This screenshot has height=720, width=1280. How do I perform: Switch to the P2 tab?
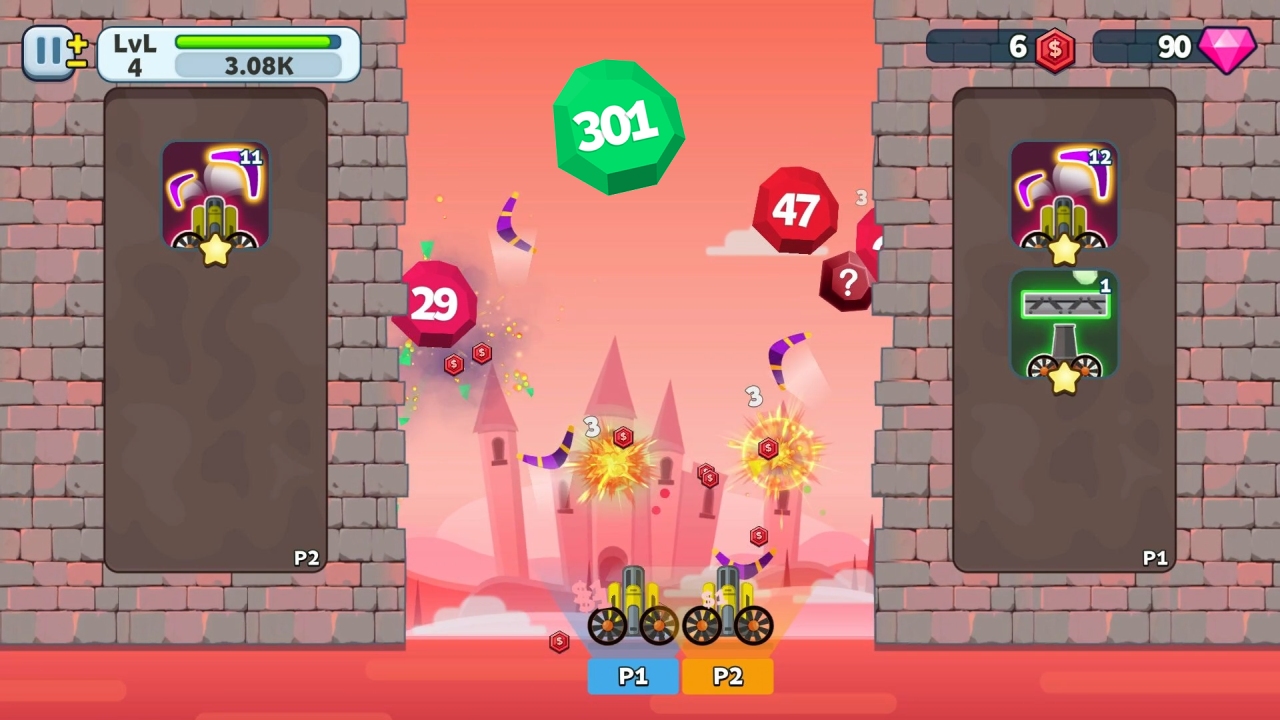pyautogui.click(x=727, y=677)
